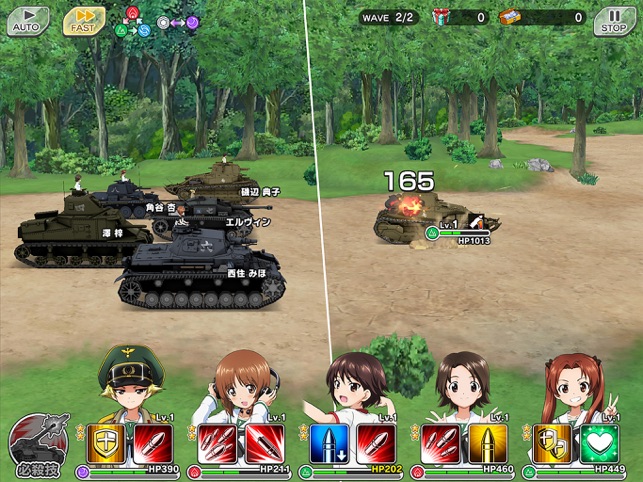Show the white and purple type chart
The height and width of the screenshot is (482, 643).
(178, 22)
